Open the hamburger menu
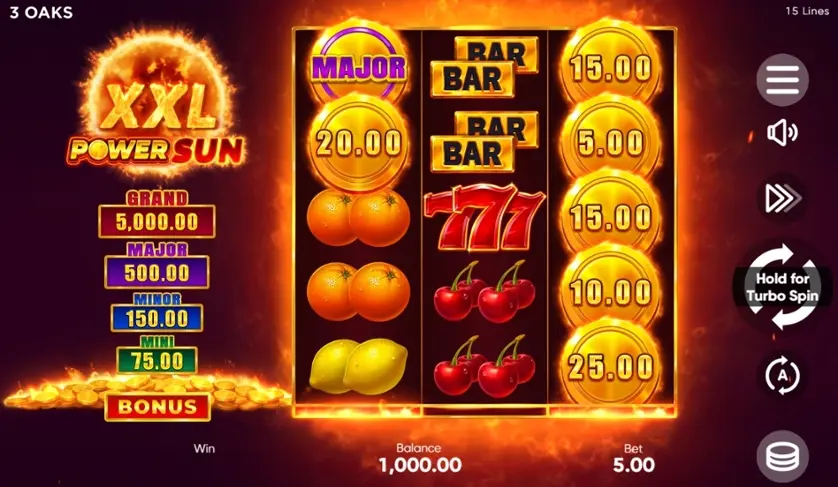 [782, 80]
